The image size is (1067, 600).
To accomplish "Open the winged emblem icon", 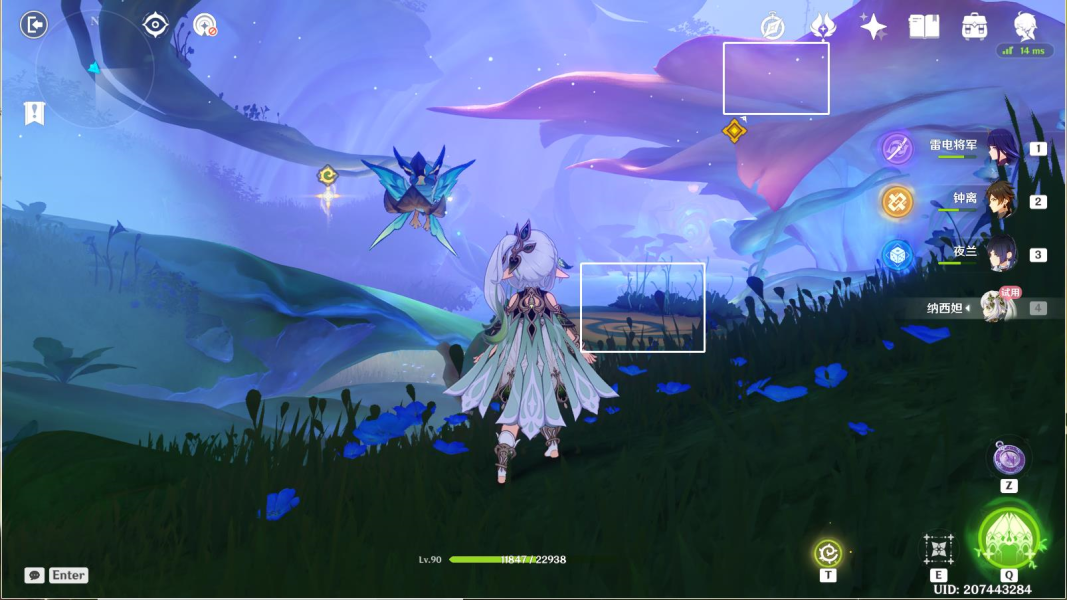I will [823, 27].
